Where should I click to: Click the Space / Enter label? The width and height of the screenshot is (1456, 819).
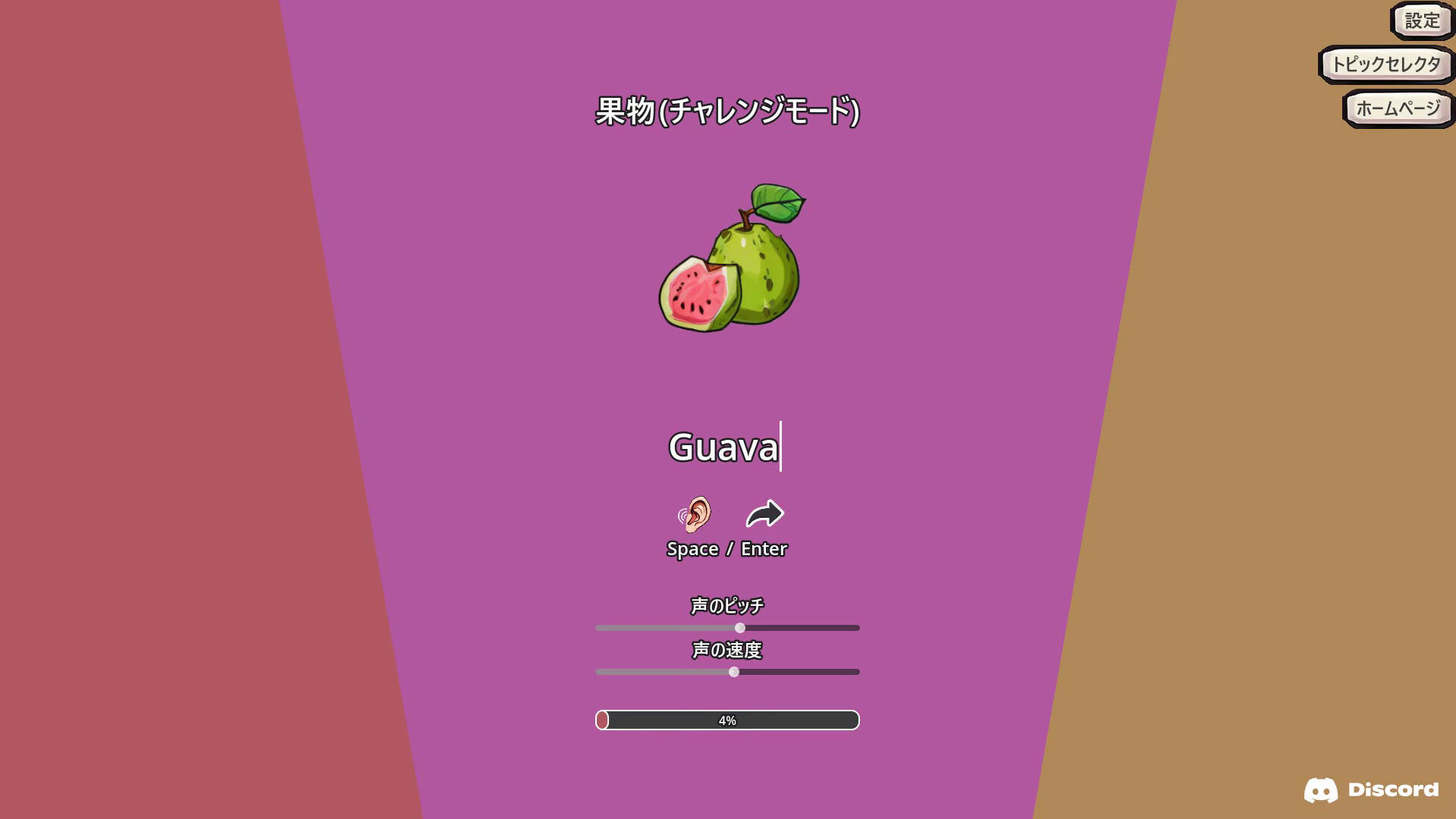(726, 548)
